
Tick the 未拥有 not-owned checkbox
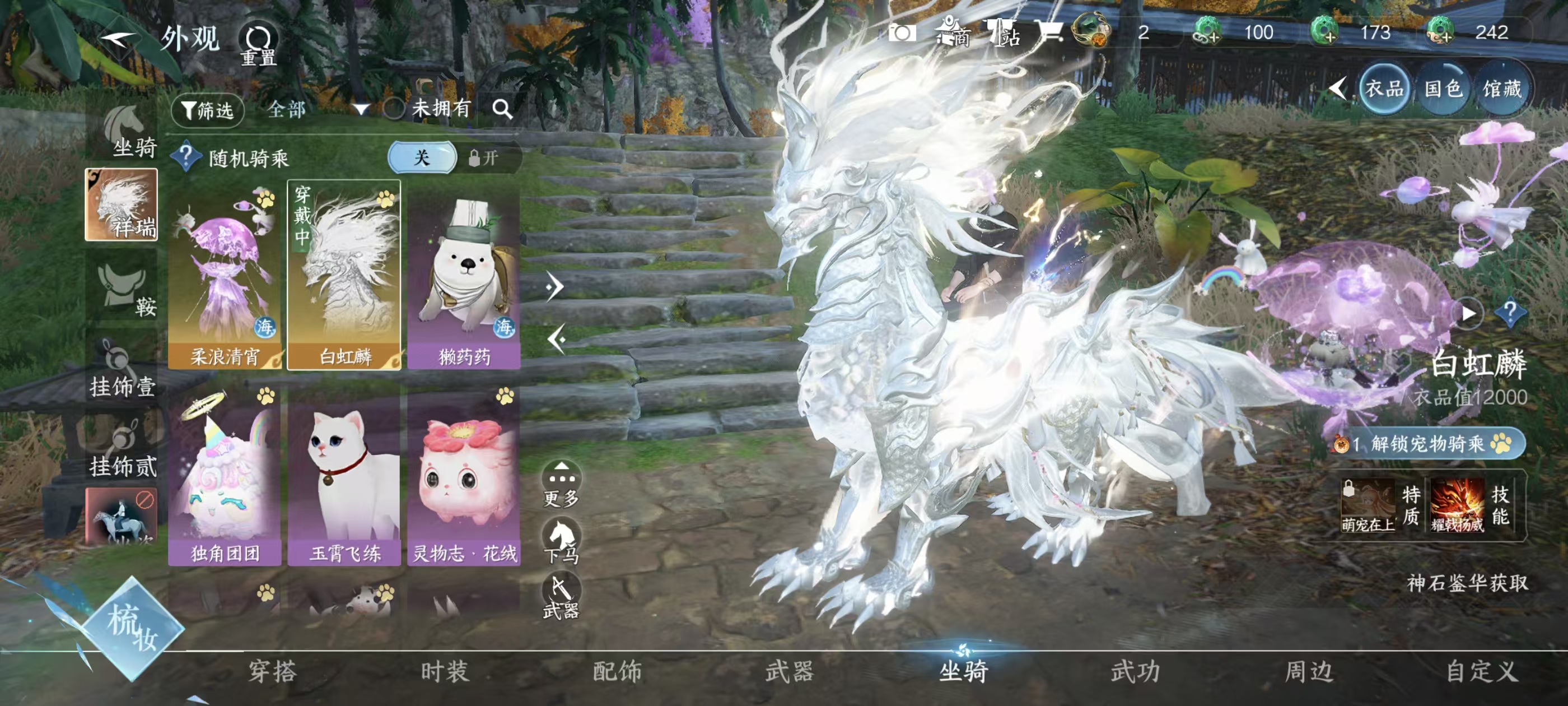pyautogui.click(x=394, y=109)
